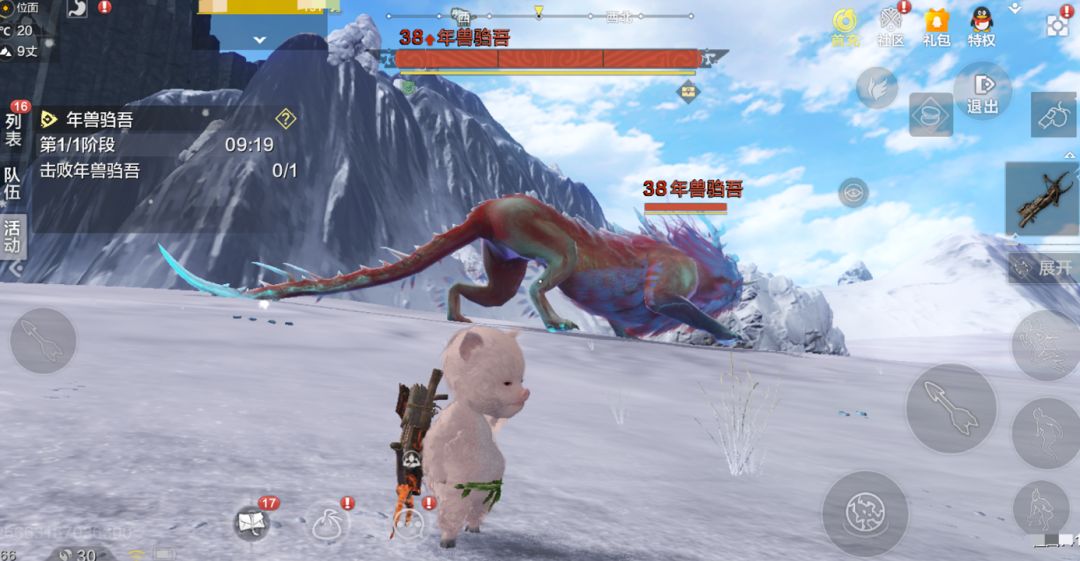The height and width of the screenshot is (561, 1080).
Task: Select the crossbow weapon slot
Action: 1042,200
